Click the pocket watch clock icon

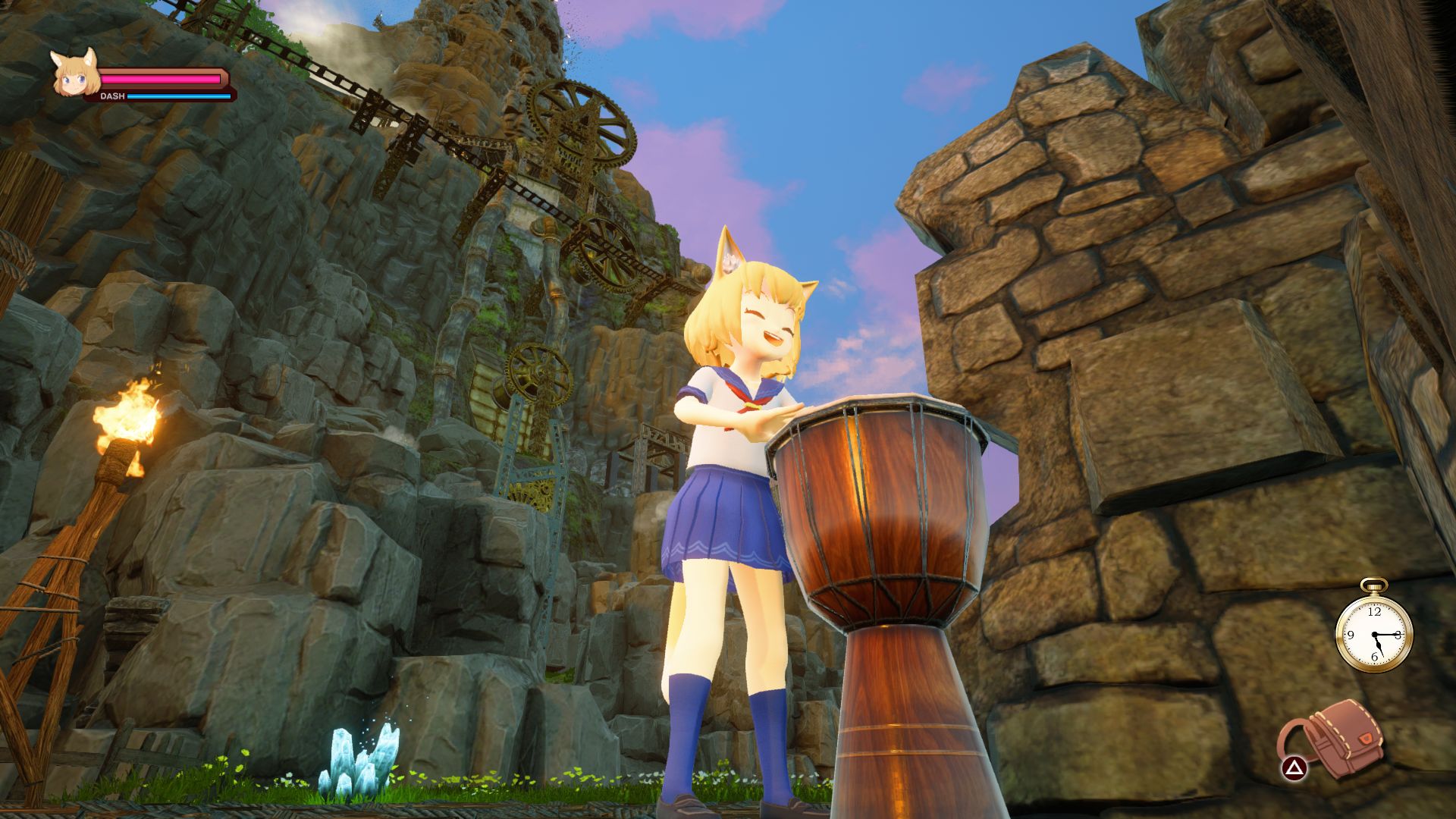pyautogui.click(x=1373, y=632)
